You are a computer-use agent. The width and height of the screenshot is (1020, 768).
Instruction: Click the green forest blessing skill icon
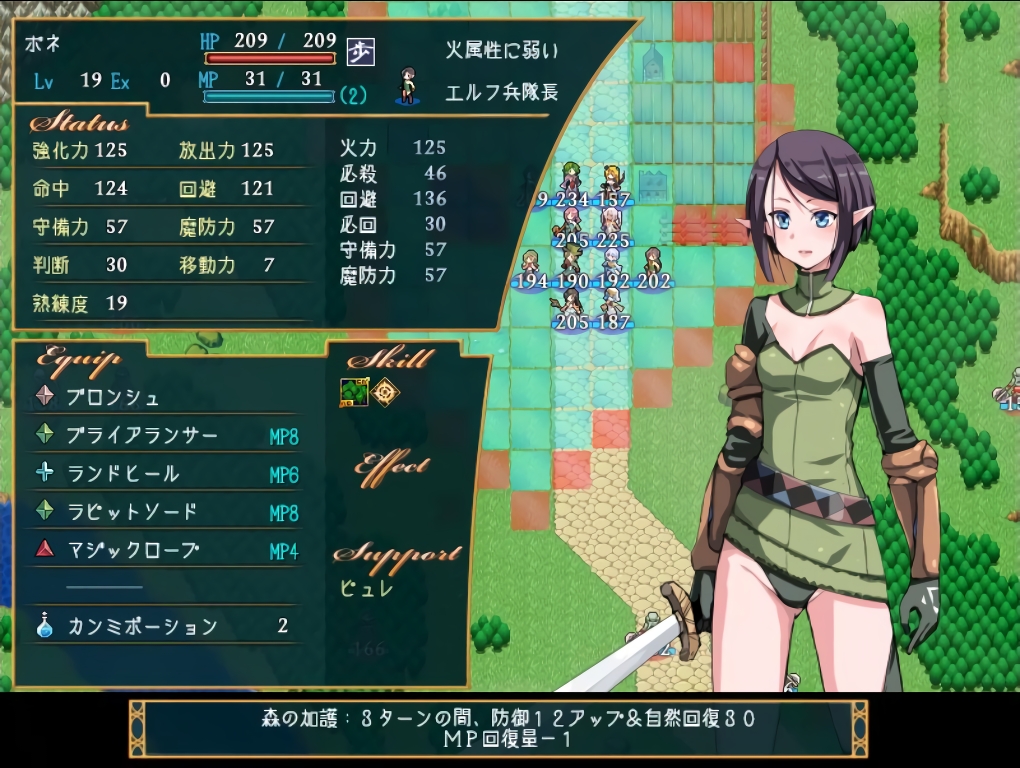353,393
